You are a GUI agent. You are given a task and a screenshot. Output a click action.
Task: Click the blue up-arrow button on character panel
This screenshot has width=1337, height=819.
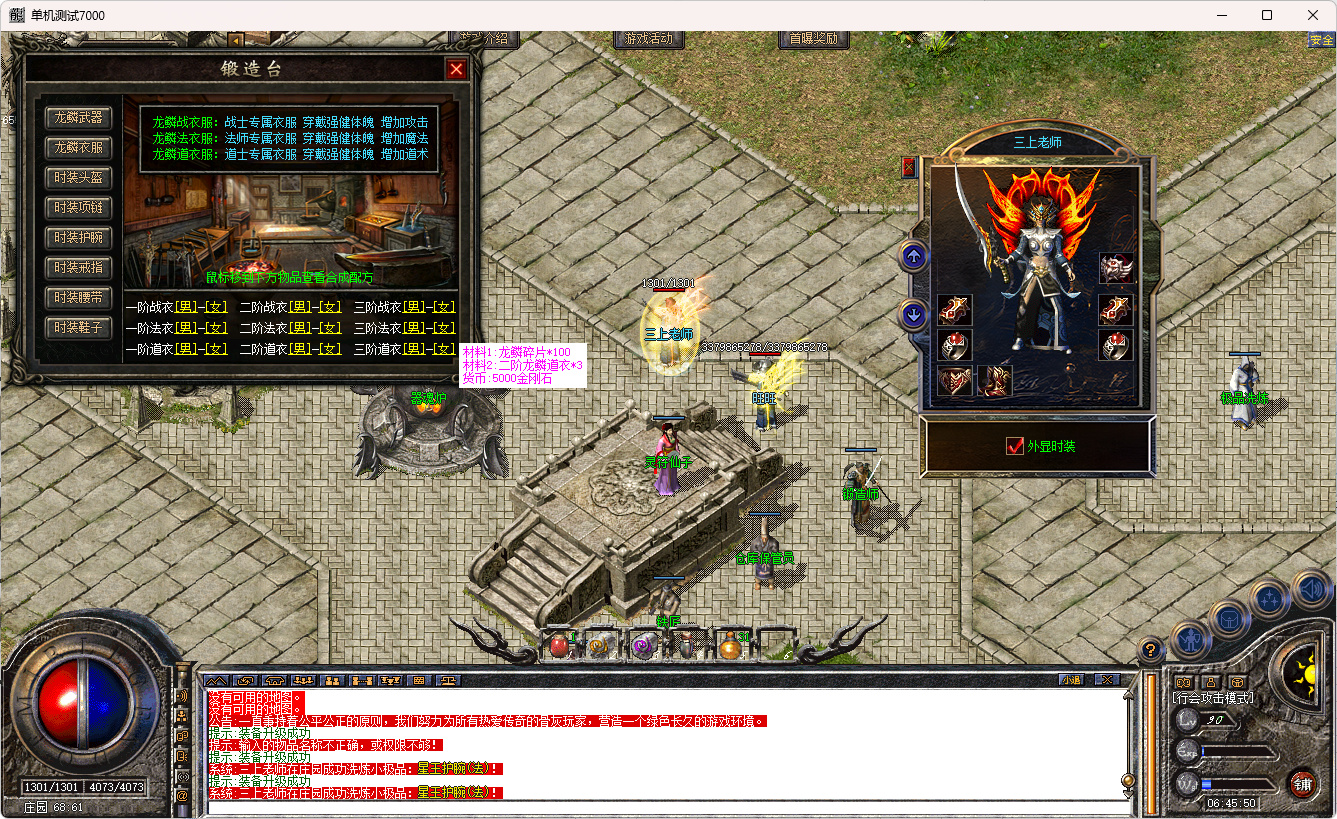click(913, 257)
